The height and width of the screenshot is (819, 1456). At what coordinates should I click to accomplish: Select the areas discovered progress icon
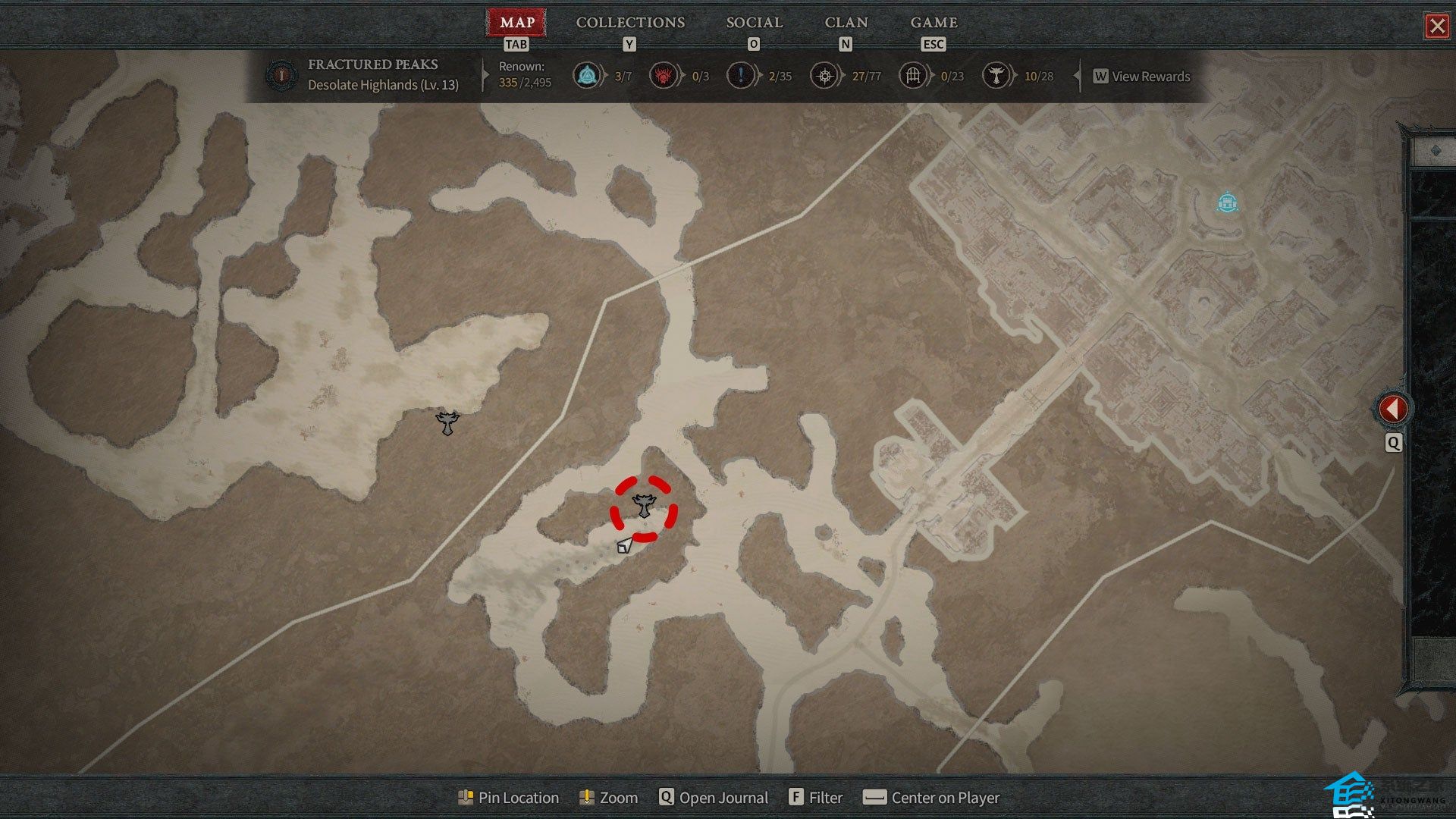click(x=824, y=76)
